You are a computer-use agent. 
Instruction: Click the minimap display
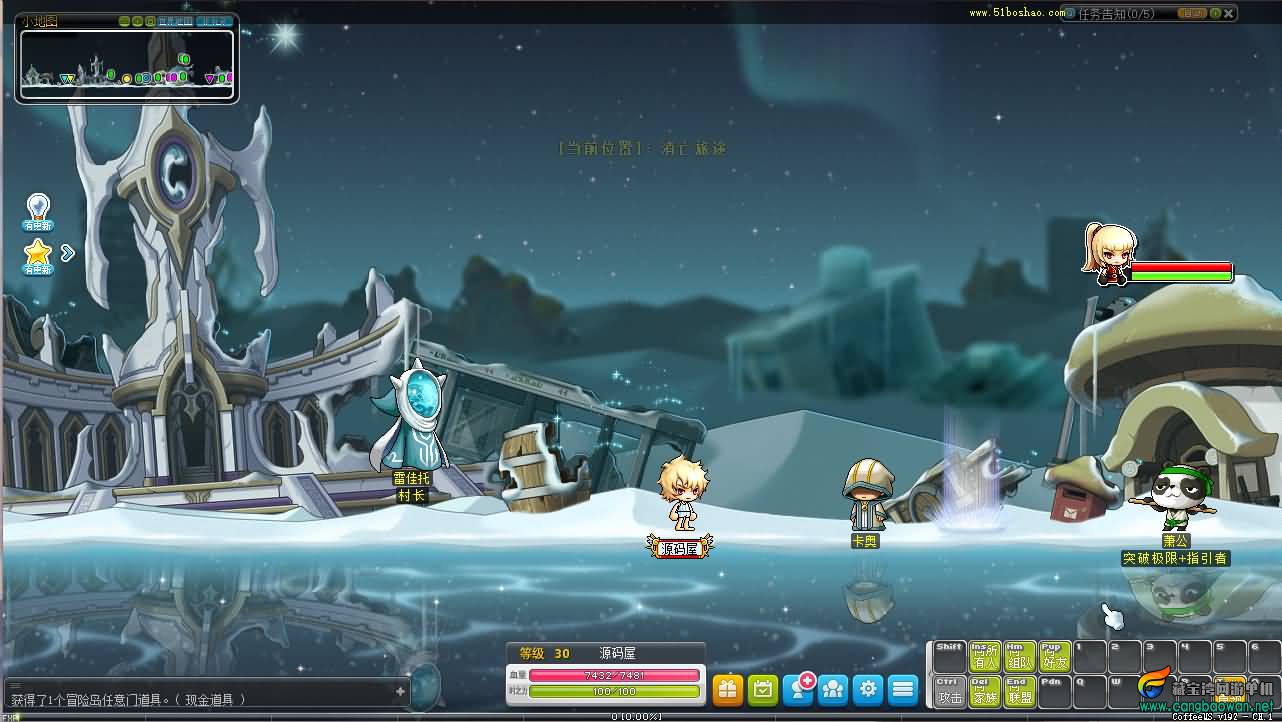[x=127, y=65]
